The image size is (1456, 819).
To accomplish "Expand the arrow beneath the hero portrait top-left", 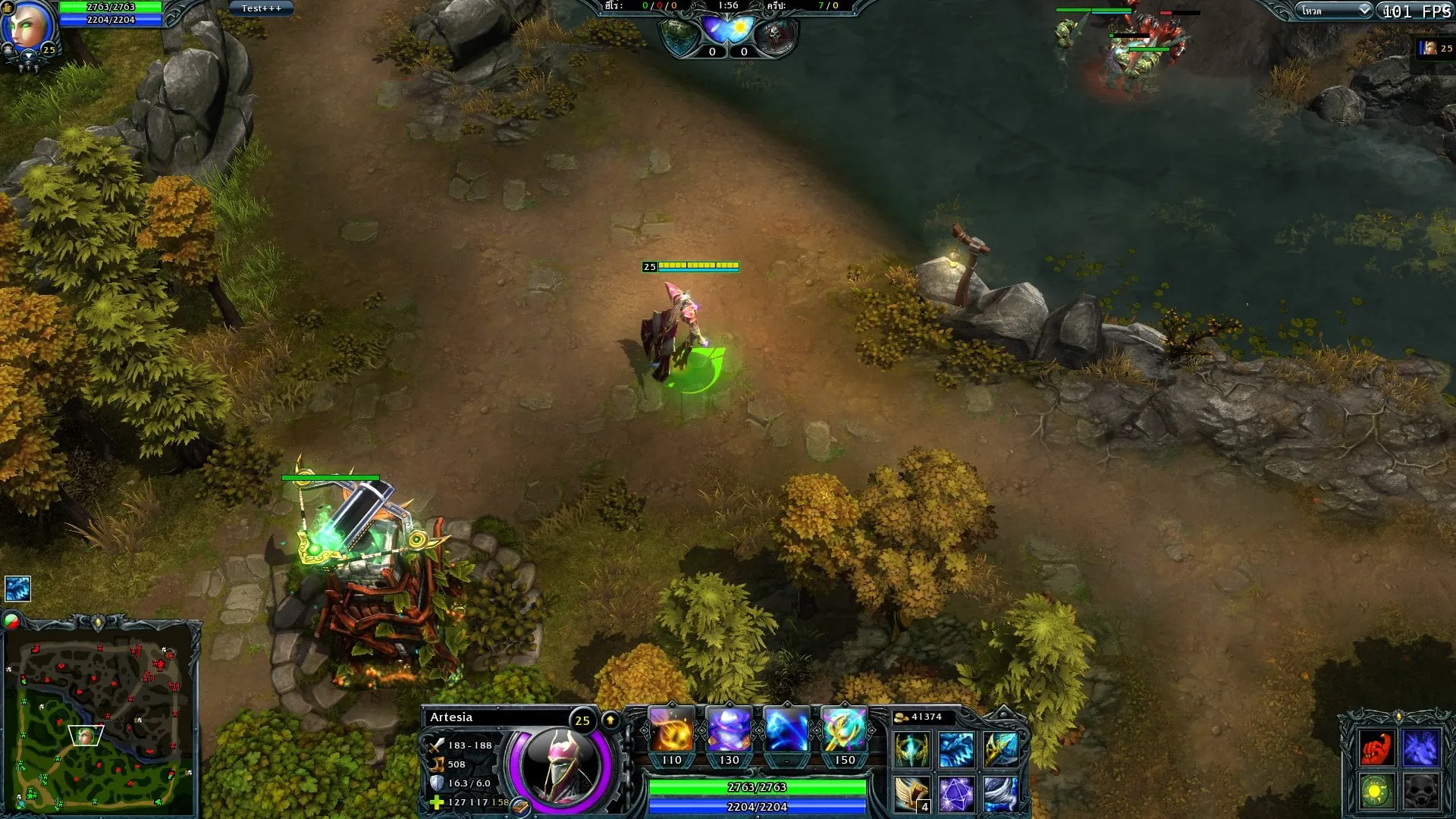I will [x=29, y=55].
